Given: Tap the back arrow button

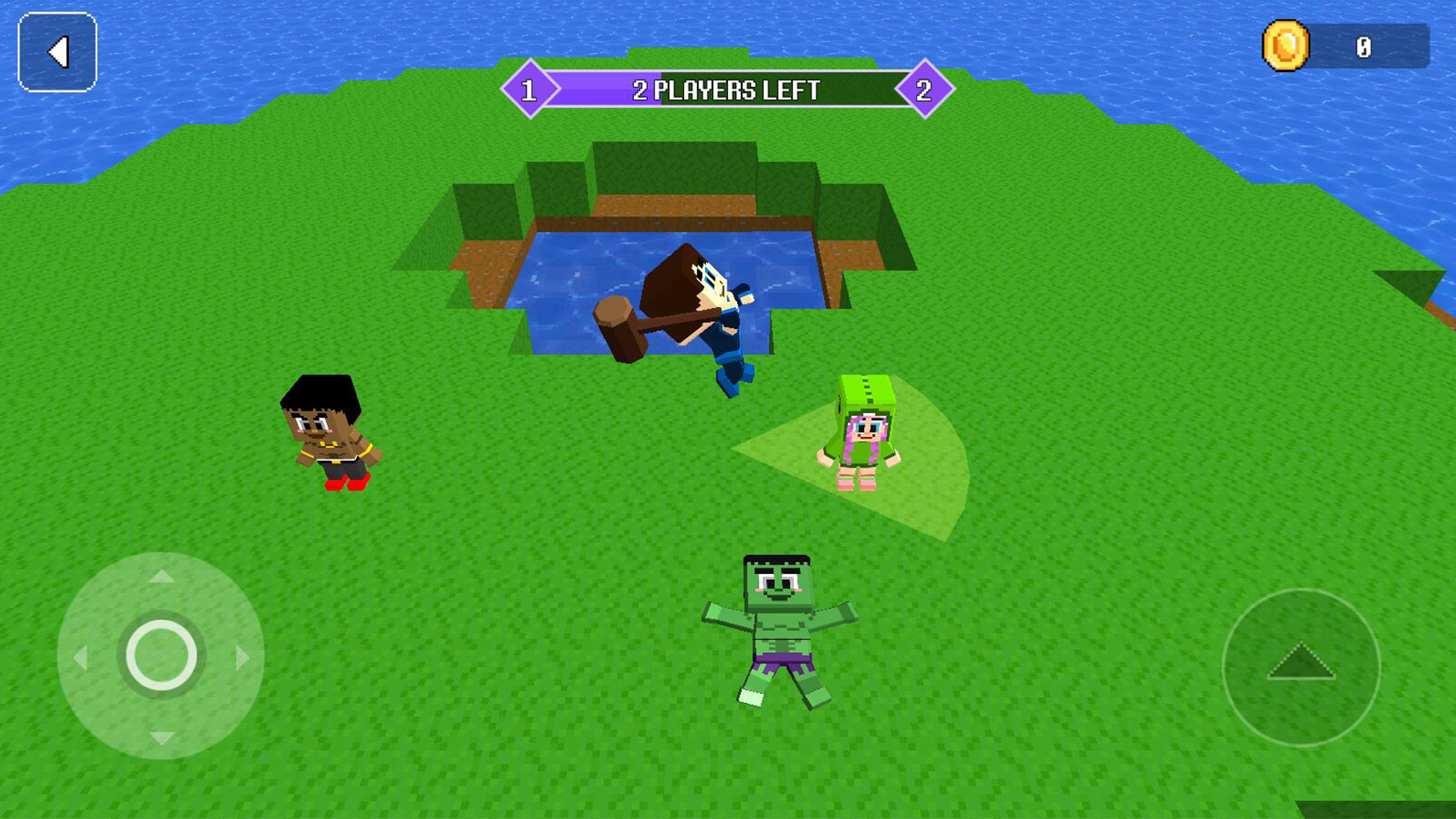Looking at the screenshot, I should pos(57,52).
